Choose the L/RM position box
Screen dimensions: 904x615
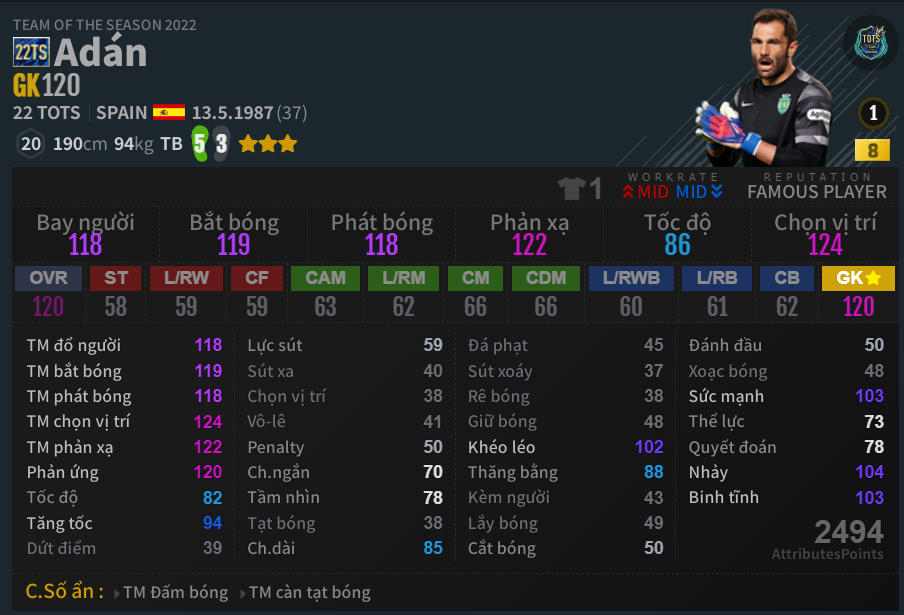(x=403, y=292)
